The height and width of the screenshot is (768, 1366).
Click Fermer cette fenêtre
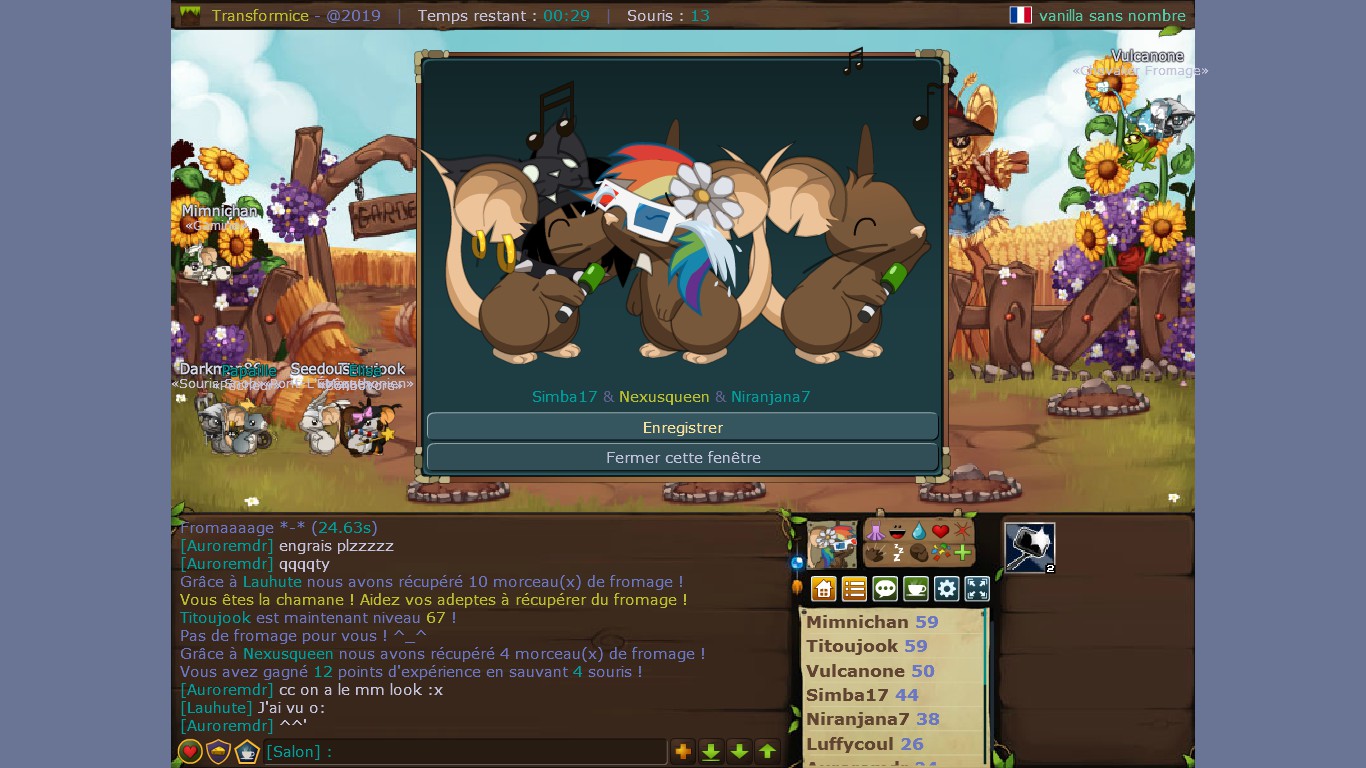[x=682, y=457]
